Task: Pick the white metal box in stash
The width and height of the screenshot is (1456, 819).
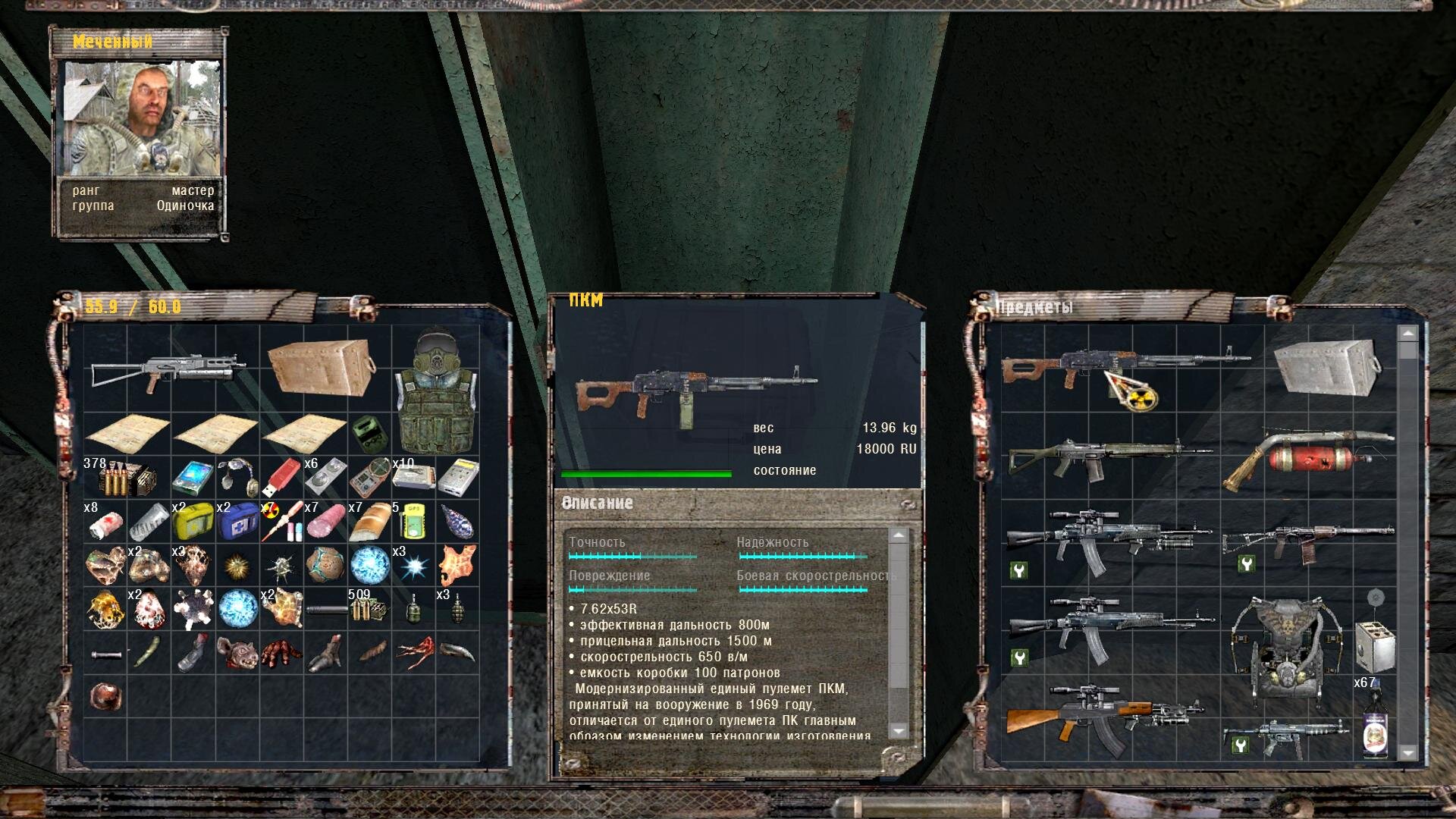Action: [1326, 366]
